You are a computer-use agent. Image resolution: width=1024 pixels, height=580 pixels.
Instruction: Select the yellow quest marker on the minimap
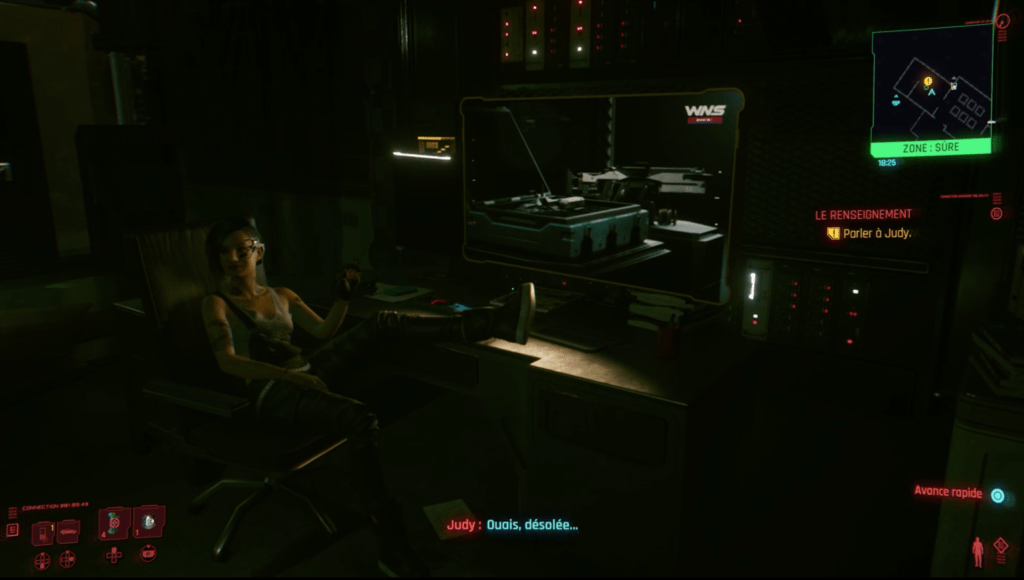[x=928, y=81]
